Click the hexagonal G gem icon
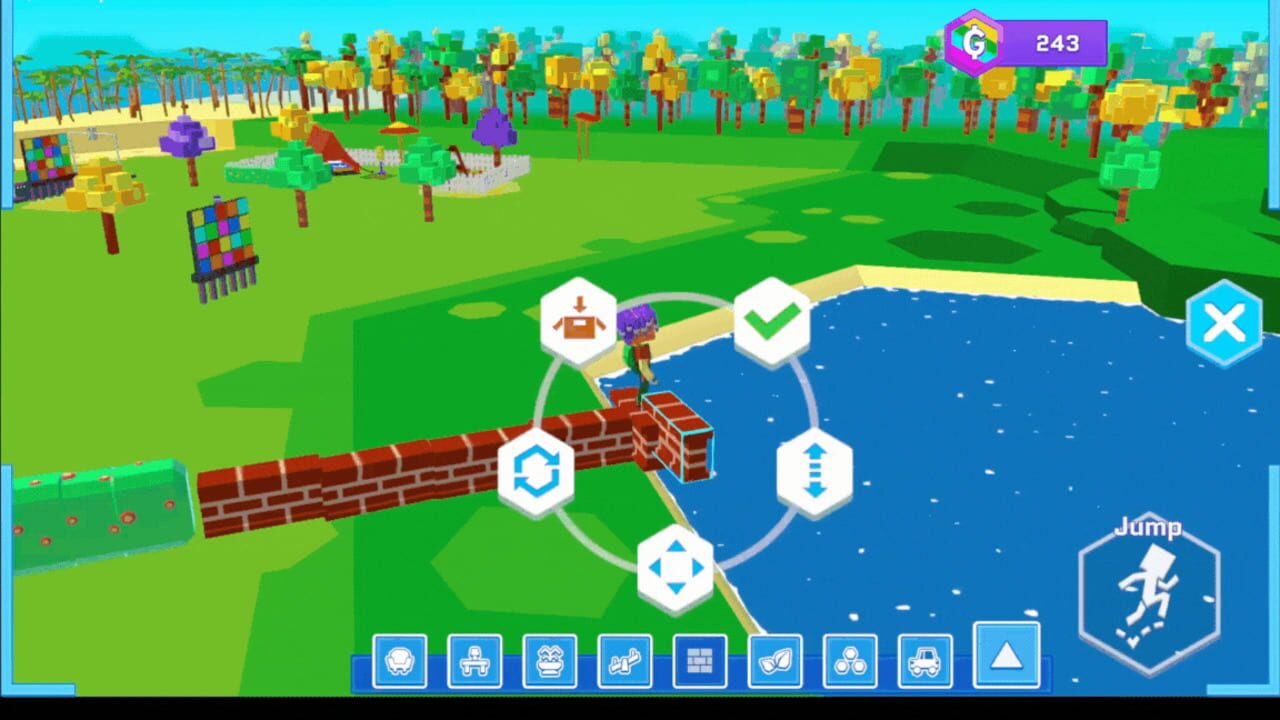 pyautogui.click(x=972, y=40)
